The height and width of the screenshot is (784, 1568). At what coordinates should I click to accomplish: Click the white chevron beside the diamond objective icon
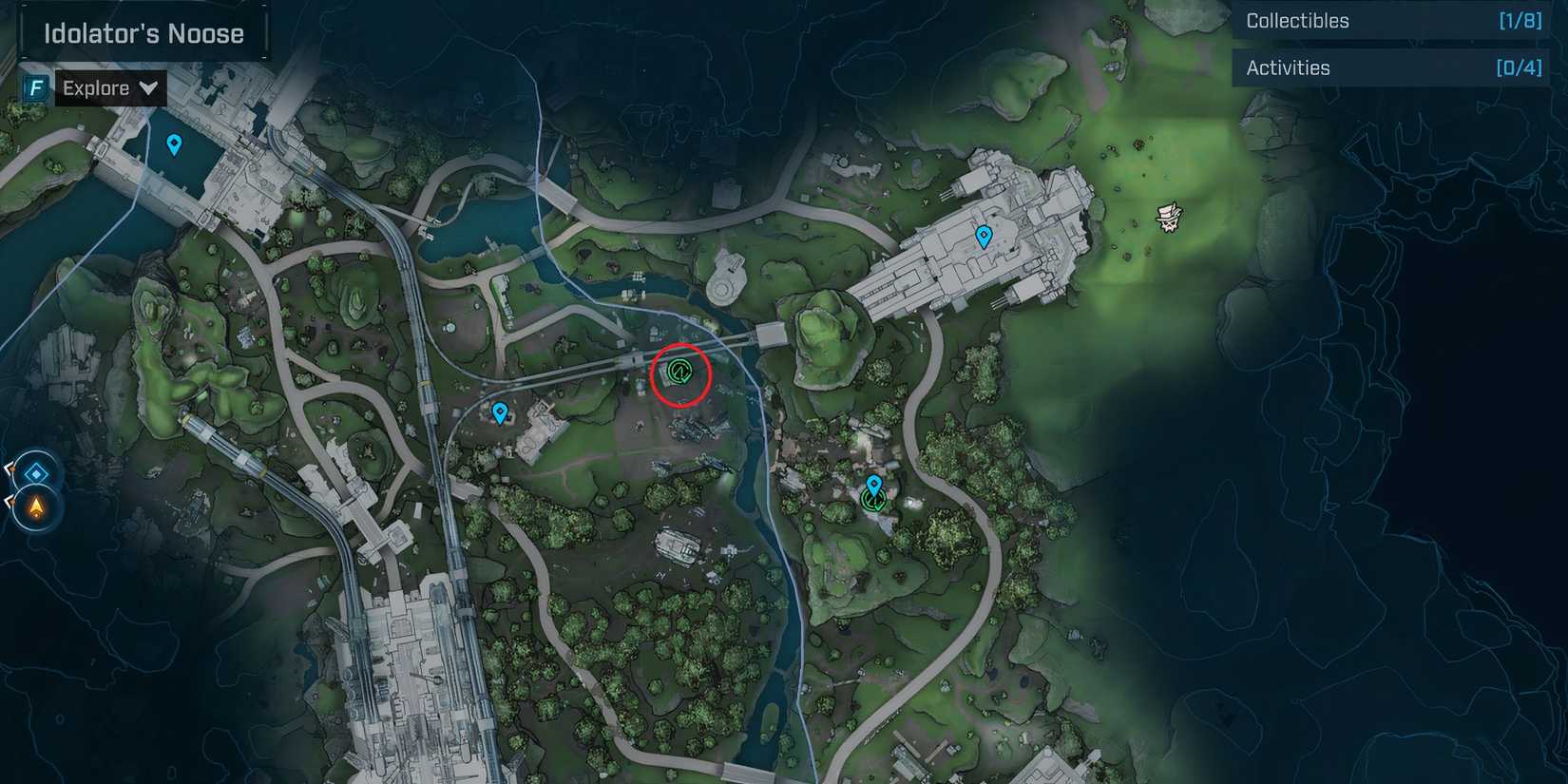pos(8,468)
